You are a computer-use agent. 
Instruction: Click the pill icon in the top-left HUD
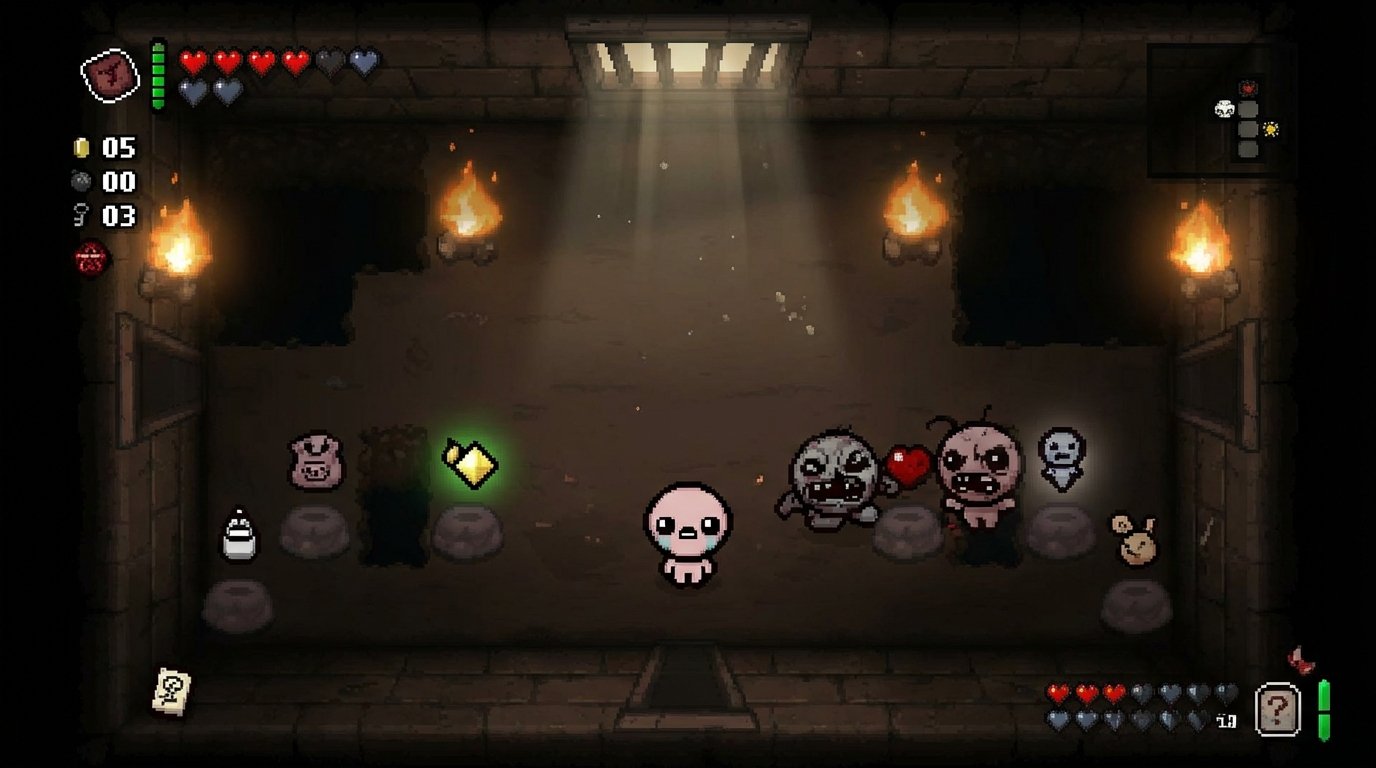tap(108, 70)
